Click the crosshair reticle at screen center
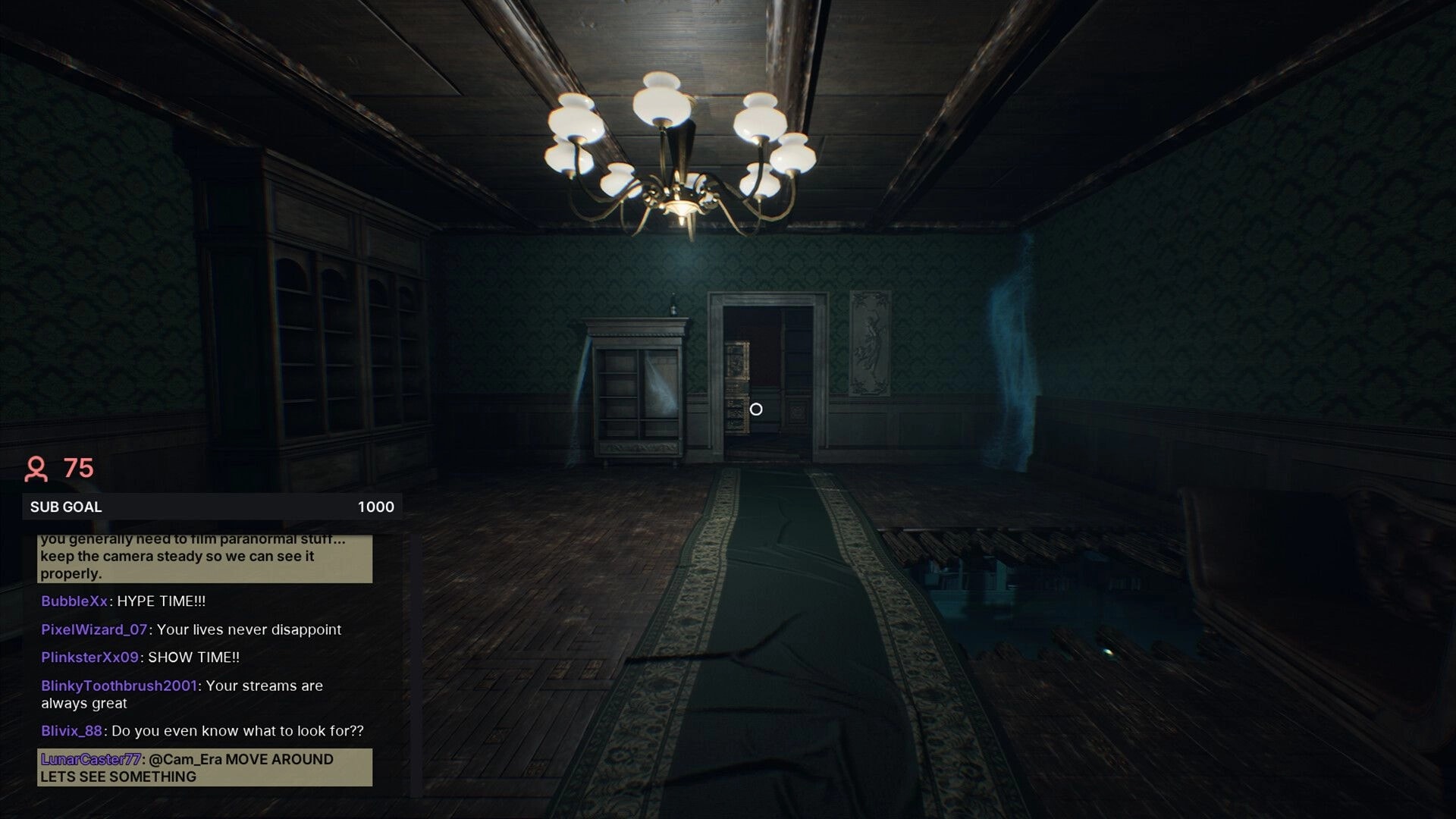1456x819 pixels. [x=756, y=409]
